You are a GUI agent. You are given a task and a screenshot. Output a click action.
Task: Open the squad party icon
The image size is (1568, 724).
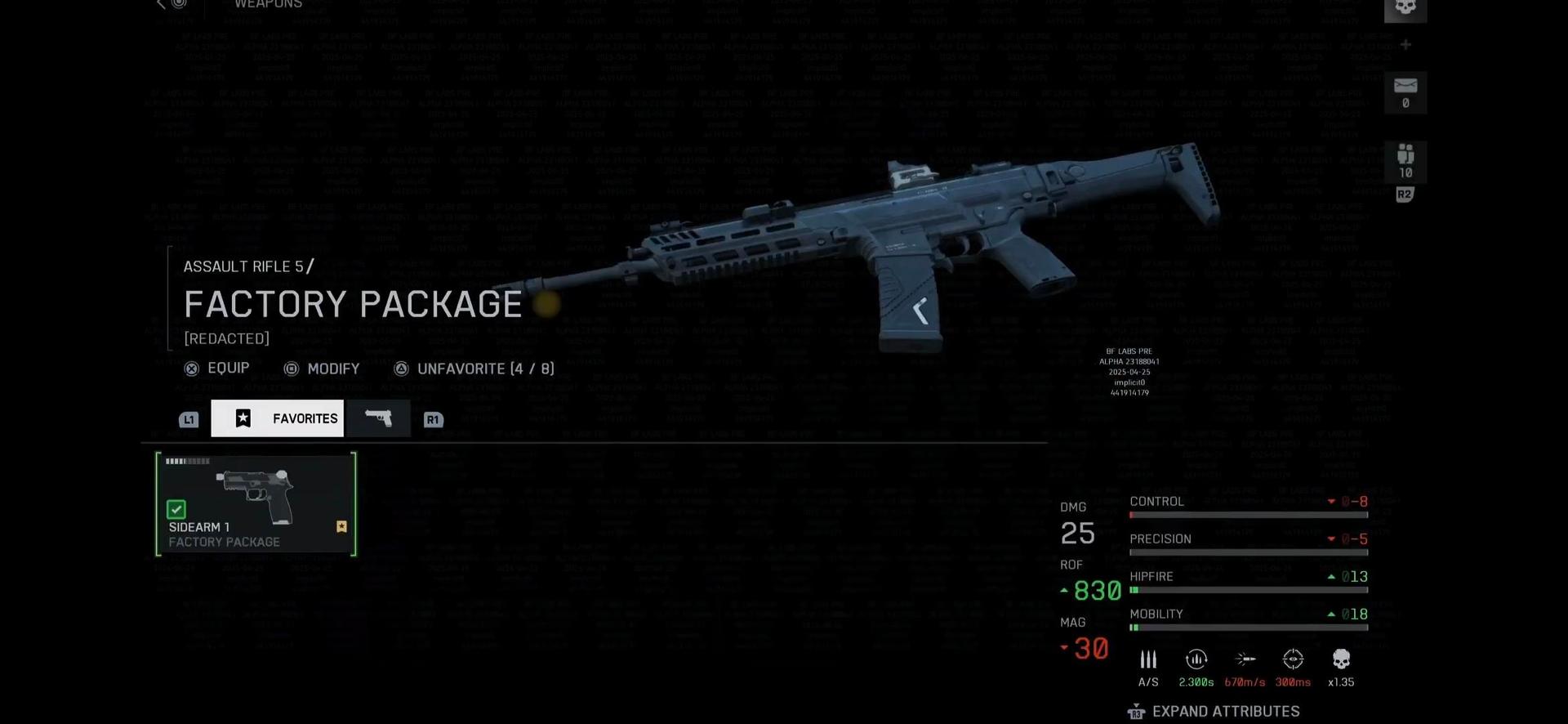pos(1405,161)
